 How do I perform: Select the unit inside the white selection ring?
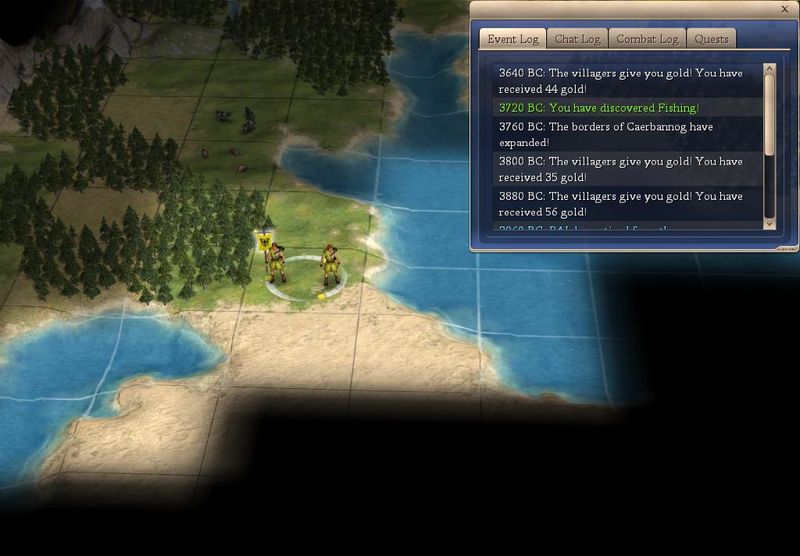coord(330,265)
